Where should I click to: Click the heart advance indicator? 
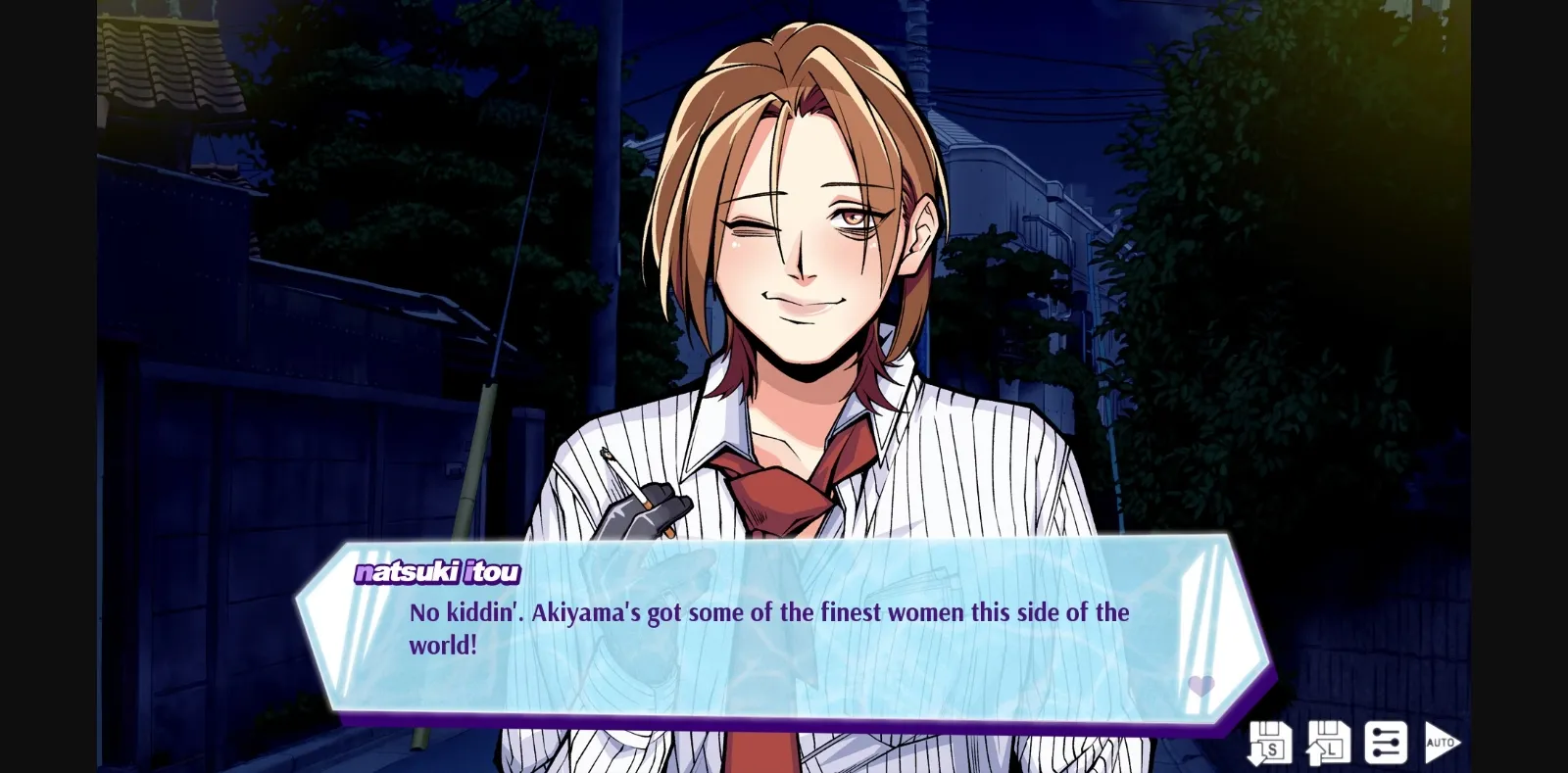pyautogui.click(x=1203, y=687)
